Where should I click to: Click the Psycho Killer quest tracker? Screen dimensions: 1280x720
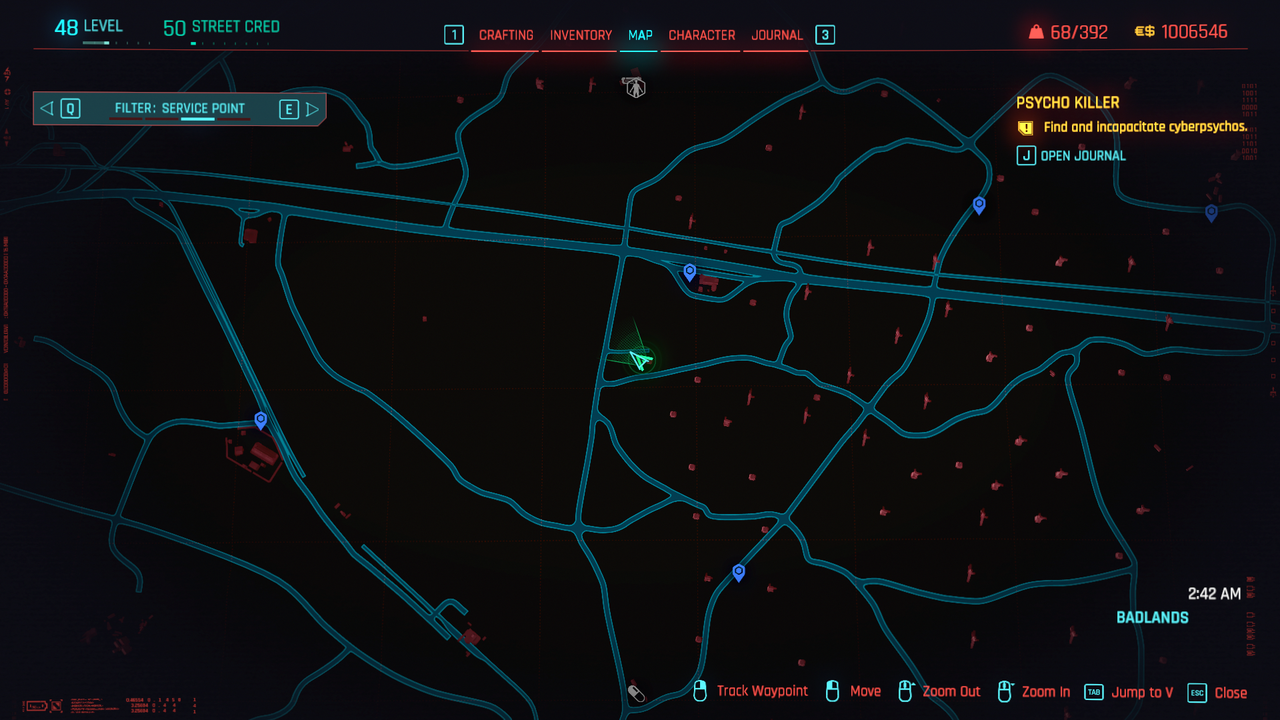1068,103
